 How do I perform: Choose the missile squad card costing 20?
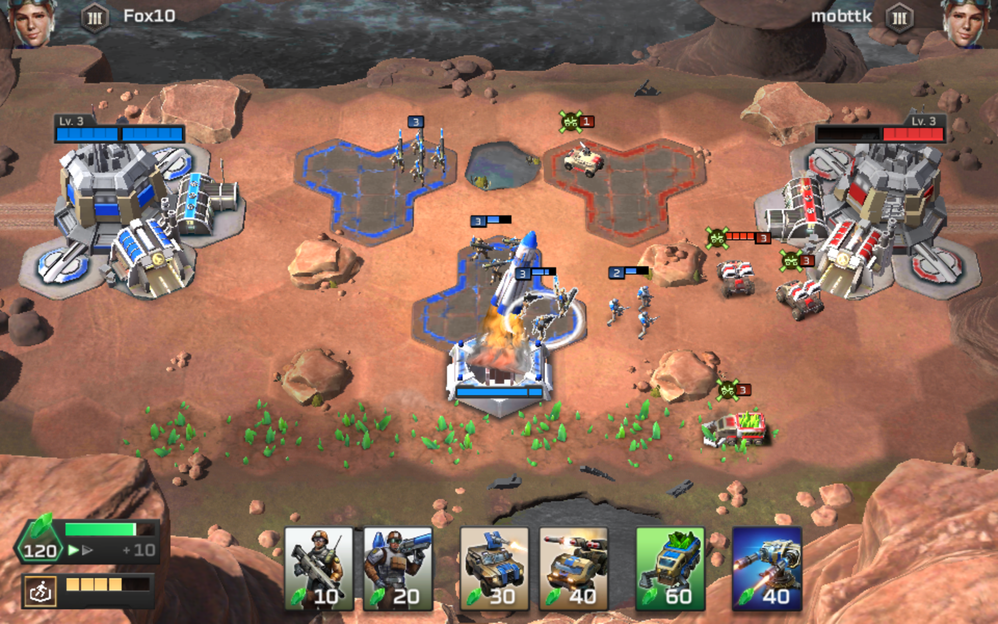[x=398, y=568]
